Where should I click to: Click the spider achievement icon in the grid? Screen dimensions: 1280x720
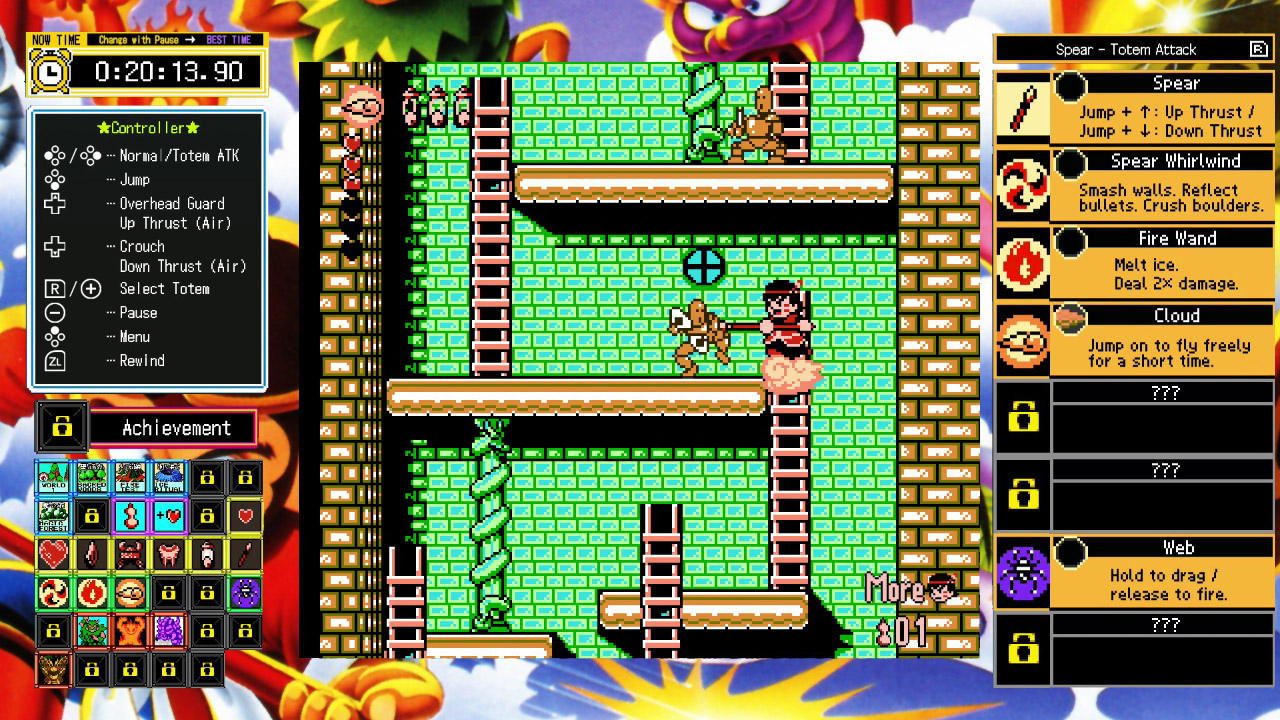coord(245,593)
